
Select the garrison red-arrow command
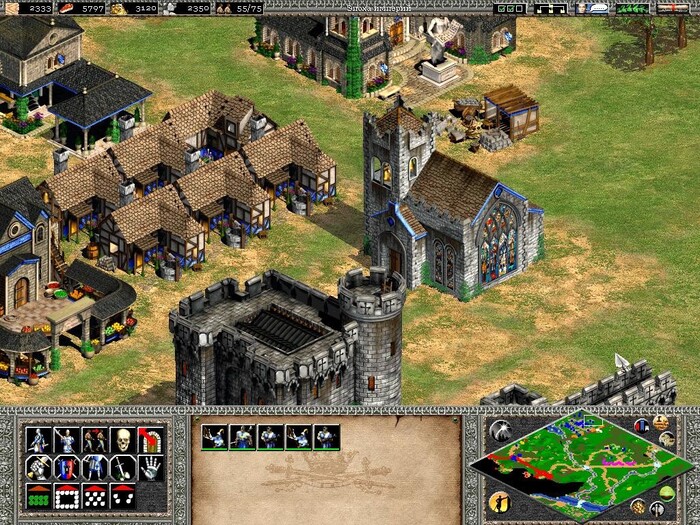[150, 439]
